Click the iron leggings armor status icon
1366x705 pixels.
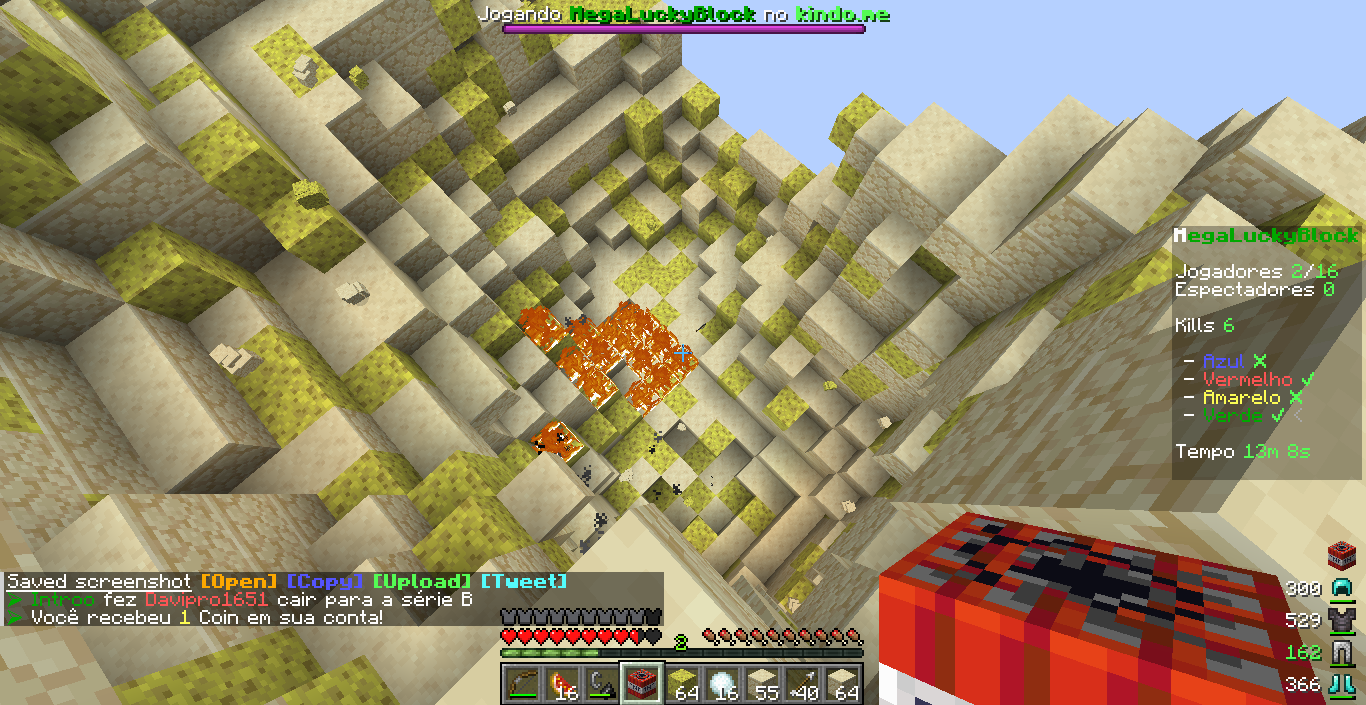click(1340, 653)
